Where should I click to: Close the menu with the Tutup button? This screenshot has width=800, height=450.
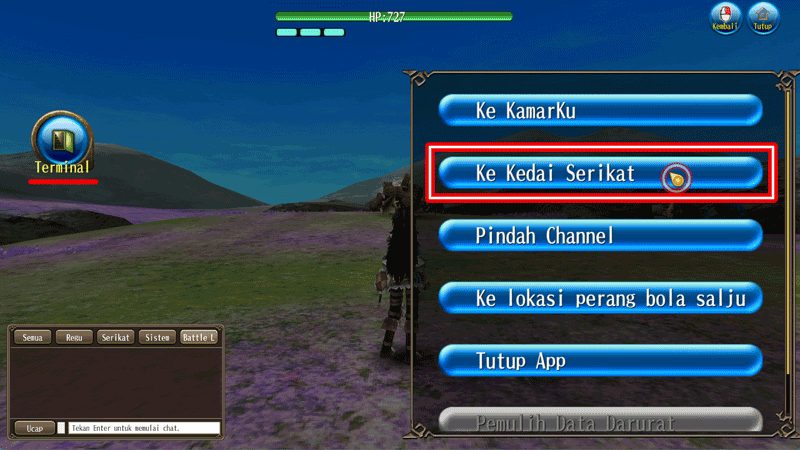[x=764, y=18]
